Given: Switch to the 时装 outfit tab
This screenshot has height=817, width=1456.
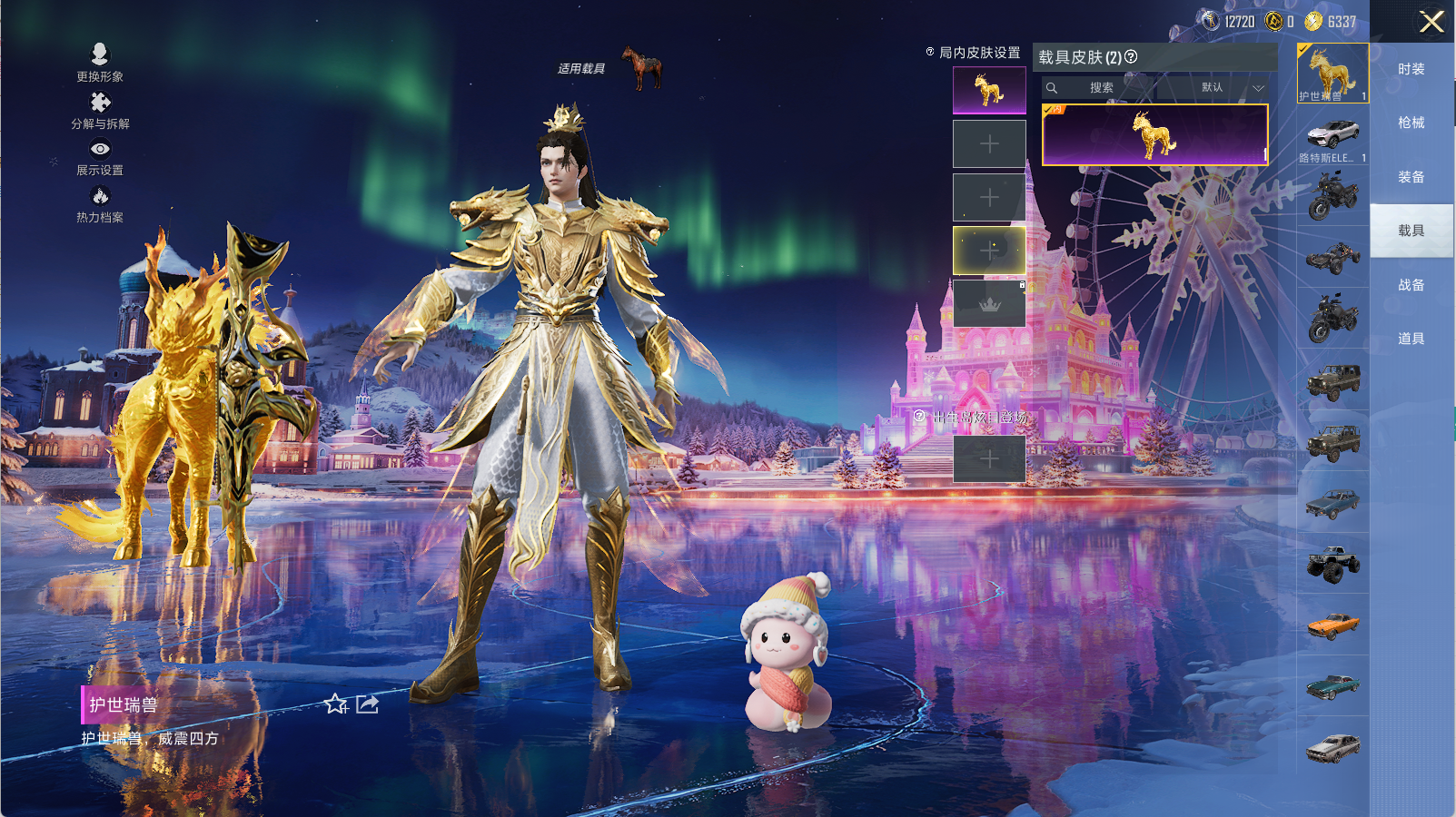Looking at the screenshot, I should 1411,69.
